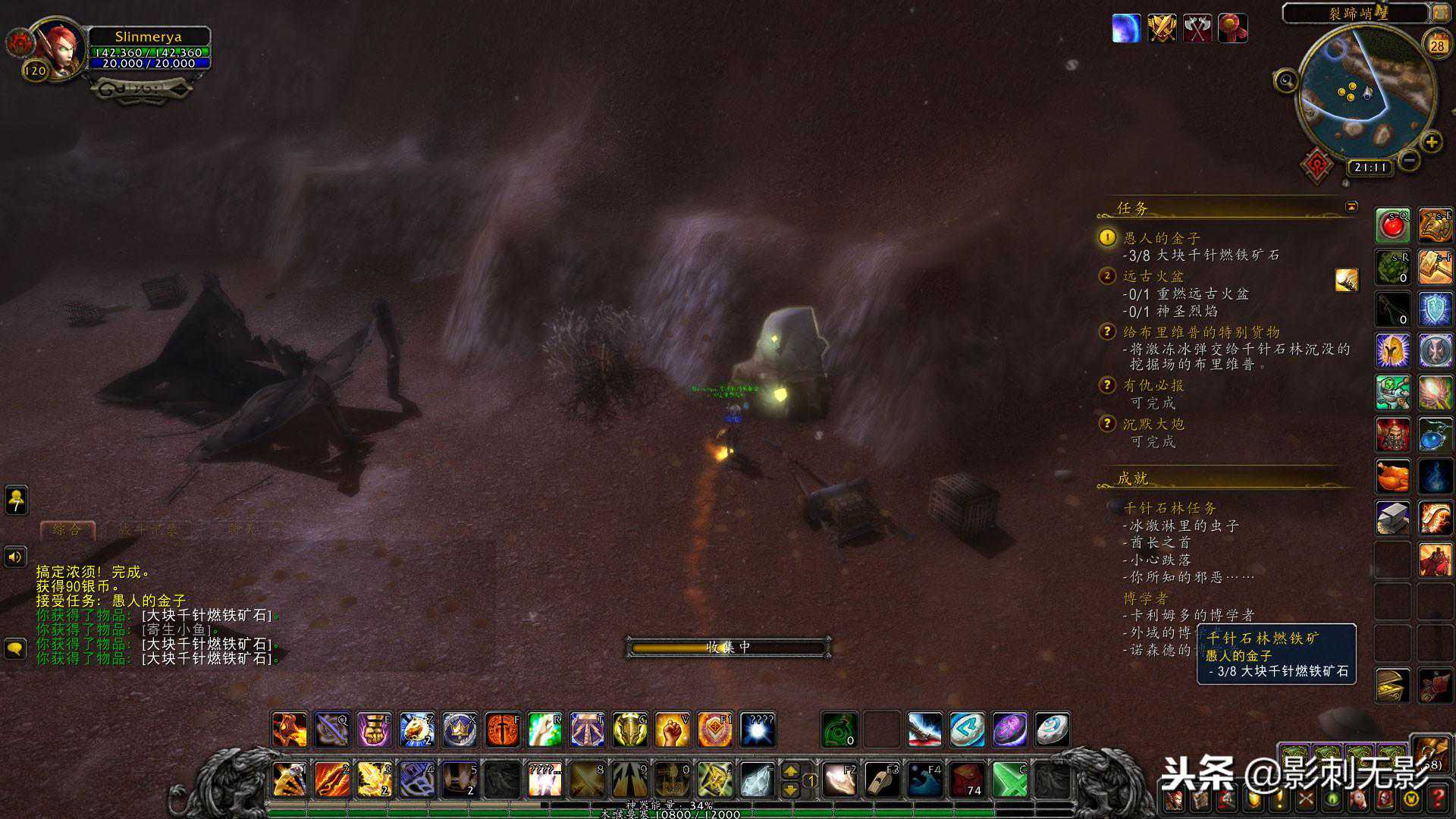Zoom out on the minimap
Viewport: 1456px width, 819px height.
click(1409, 160)
